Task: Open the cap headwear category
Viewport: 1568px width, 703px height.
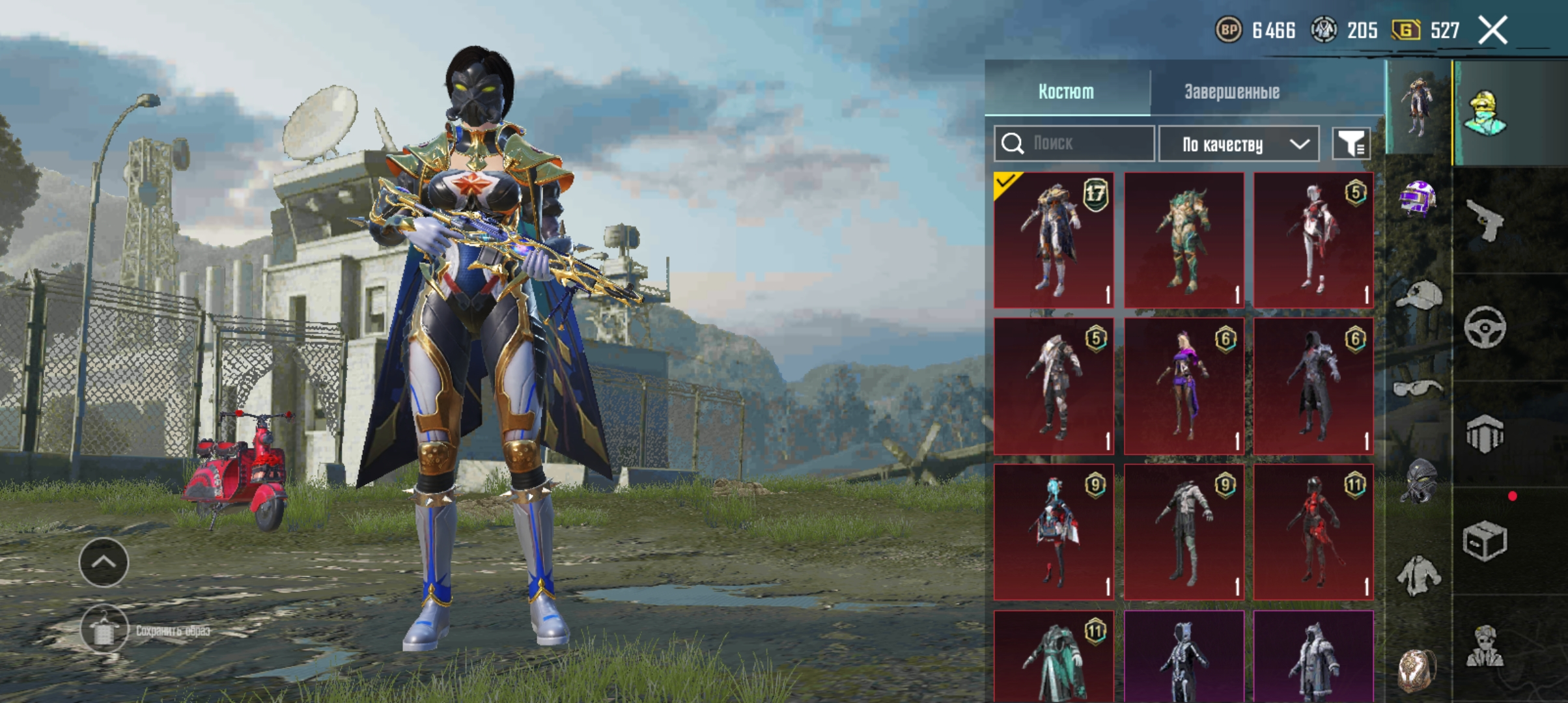Action: (1418, 297)
